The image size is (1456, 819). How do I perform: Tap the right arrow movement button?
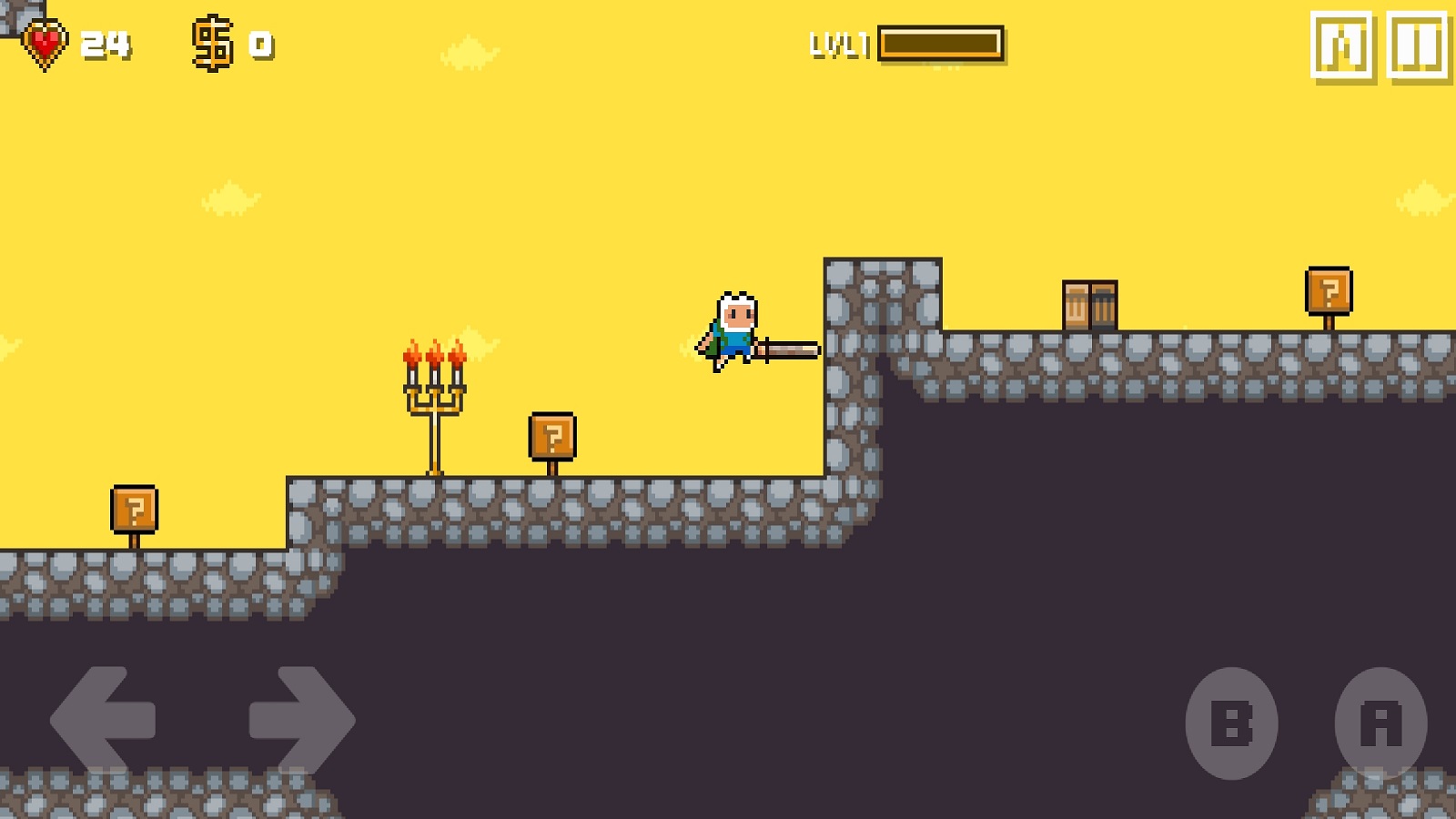(301, 722)
